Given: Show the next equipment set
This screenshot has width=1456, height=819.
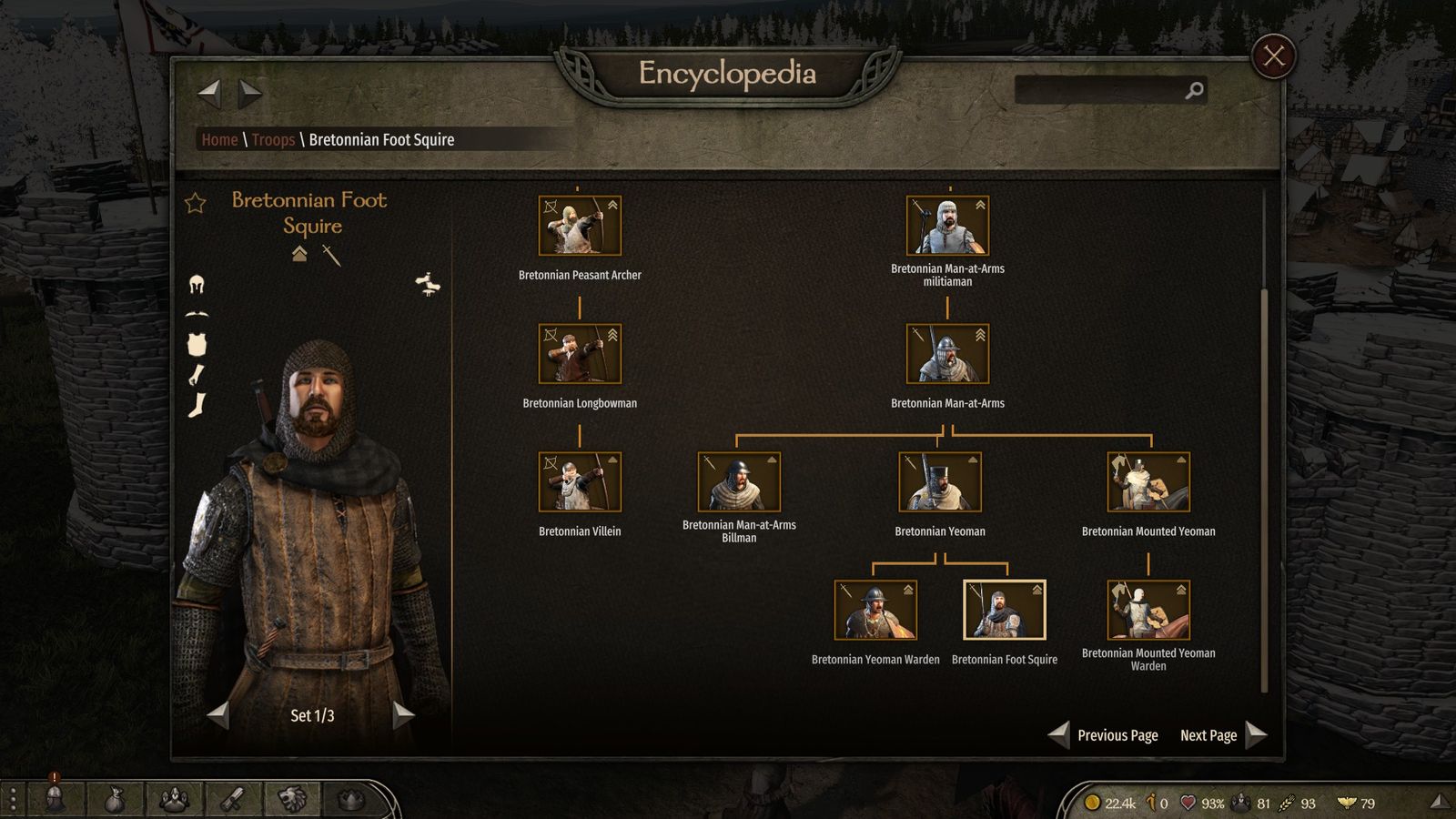Looking at the screenshot, I should 403,715.
